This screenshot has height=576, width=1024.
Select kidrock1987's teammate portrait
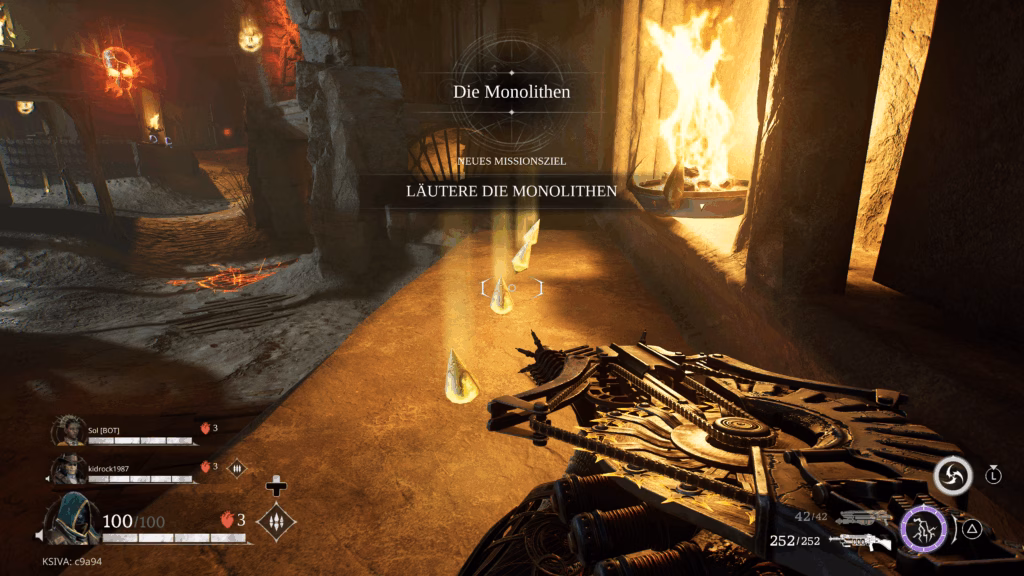point(68,468)
